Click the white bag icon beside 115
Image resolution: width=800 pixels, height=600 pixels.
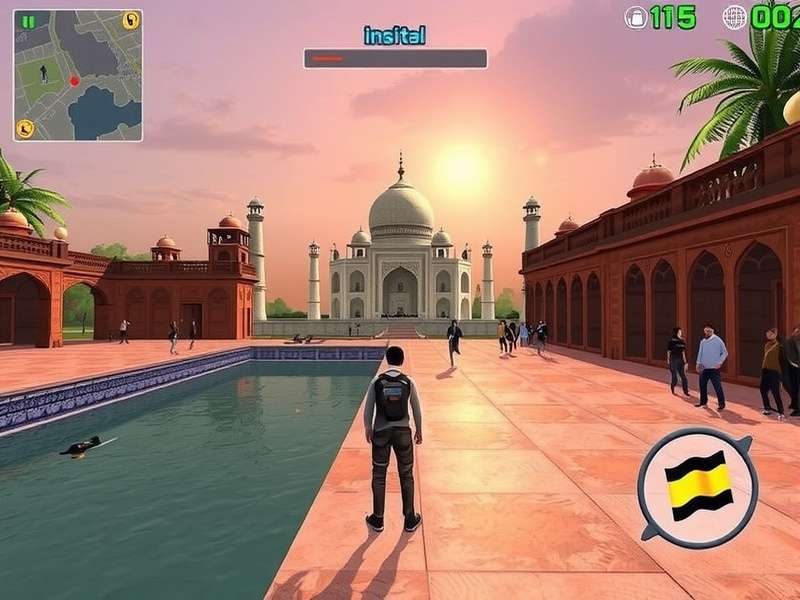(636, 17)
